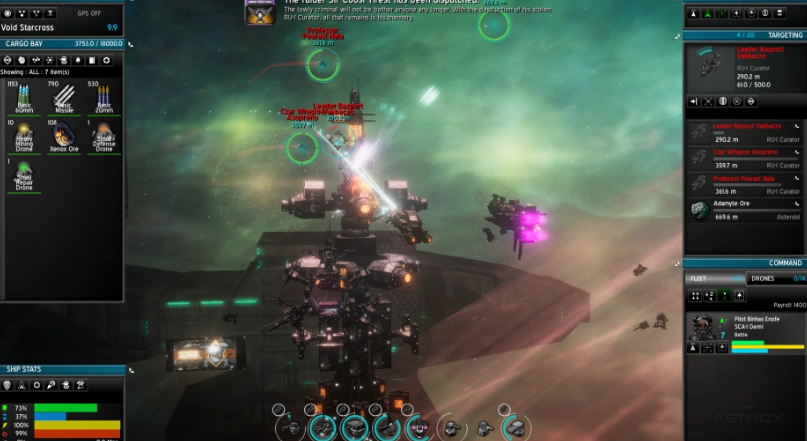The image size is (807, 441).
Task: Select the Basic 60mm ammo slot
Action: click(20, 99)
